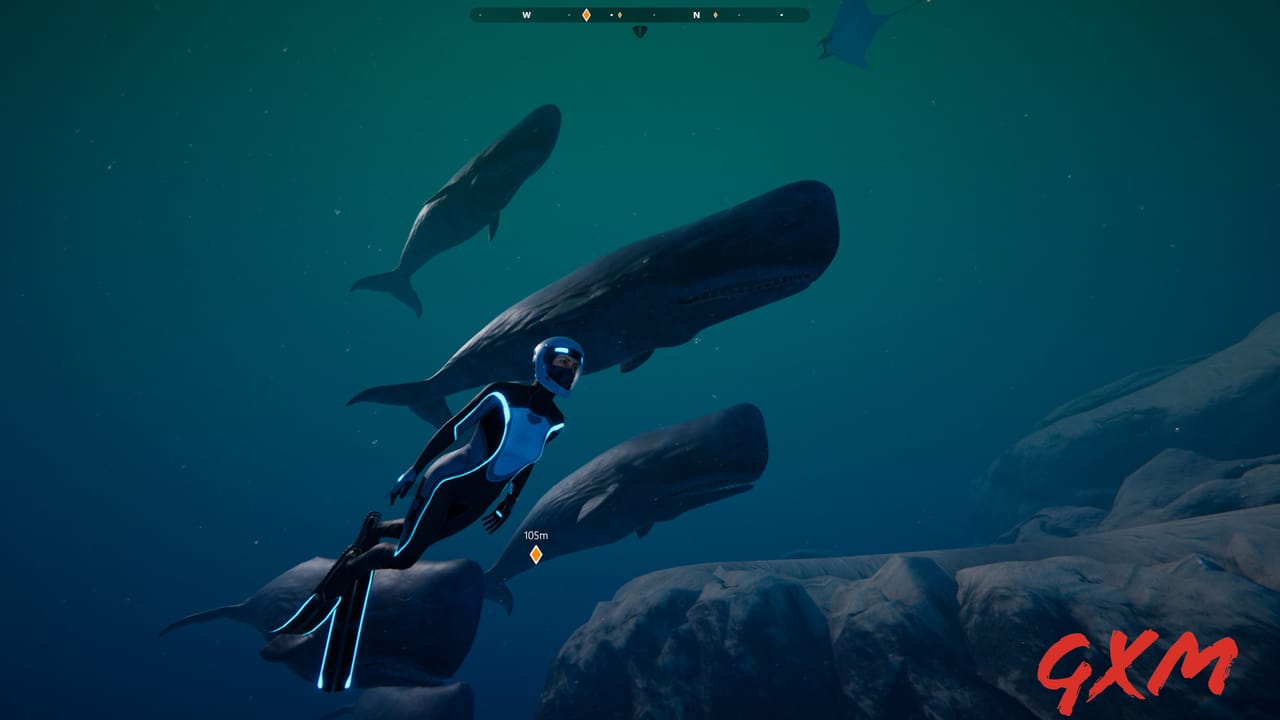This screenshot has height=720, width=1280.
Task: Select the tick mark at the far left compass edge
Action: coord(479,15)
